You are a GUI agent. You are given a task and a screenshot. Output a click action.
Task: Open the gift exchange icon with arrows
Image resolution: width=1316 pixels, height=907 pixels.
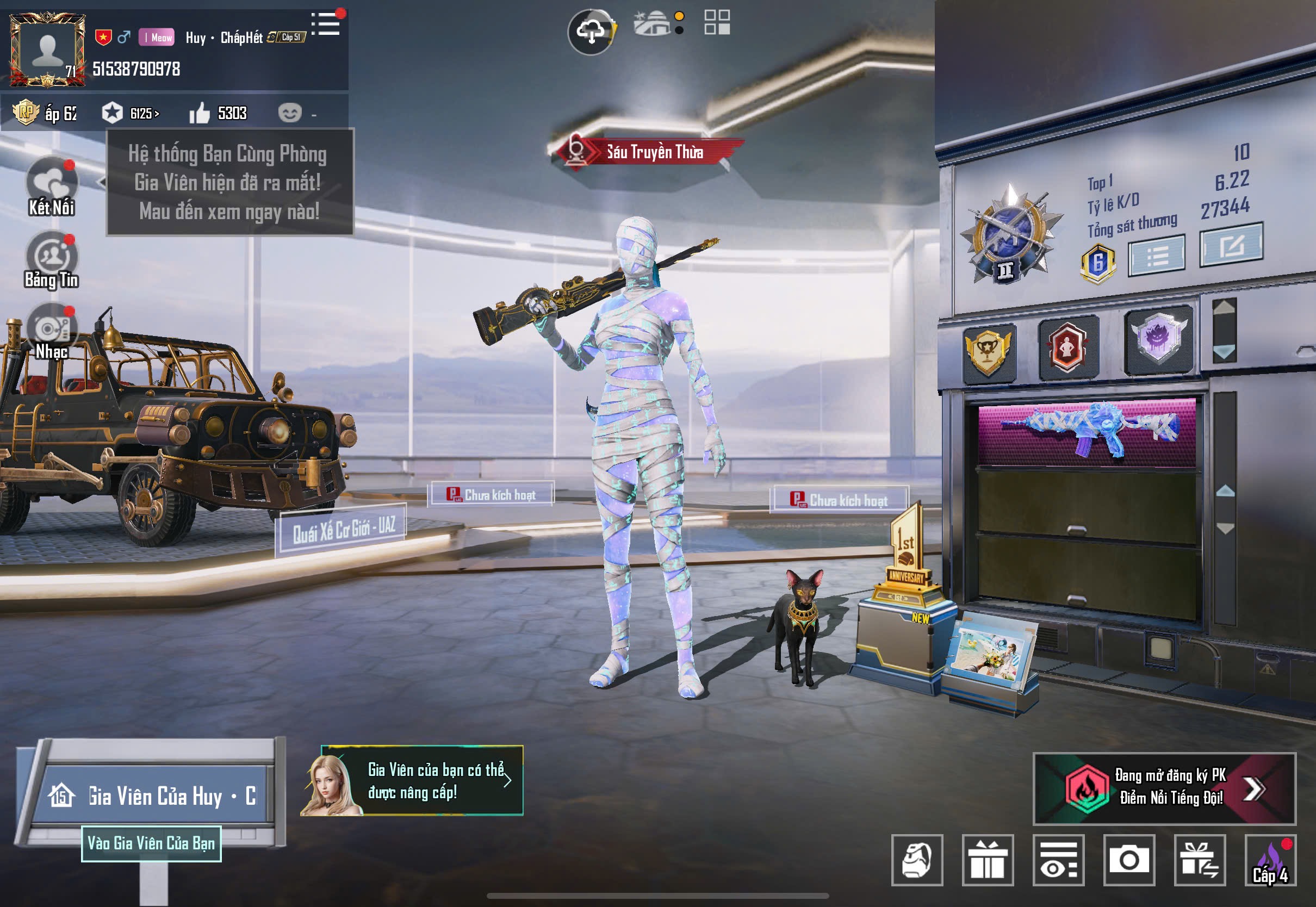pyautogui.click(x=1199, y=860)
